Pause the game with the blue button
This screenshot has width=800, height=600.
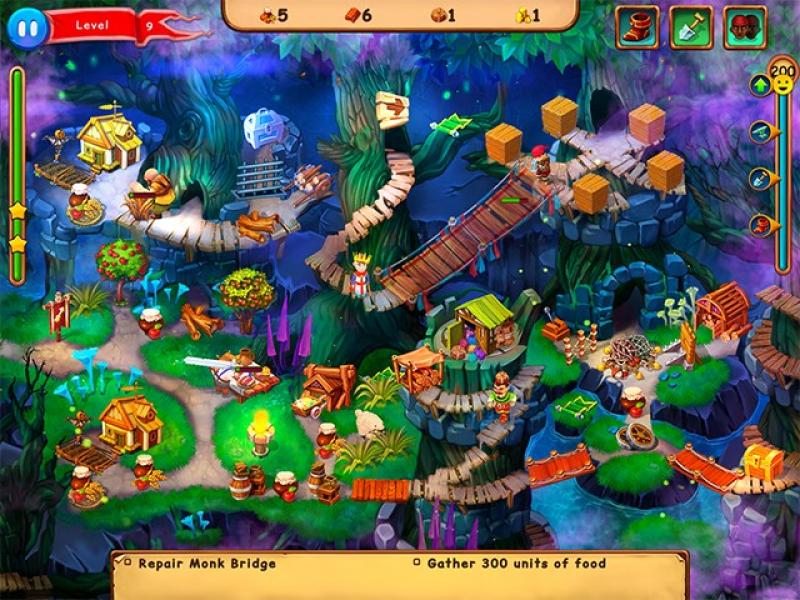27,28
